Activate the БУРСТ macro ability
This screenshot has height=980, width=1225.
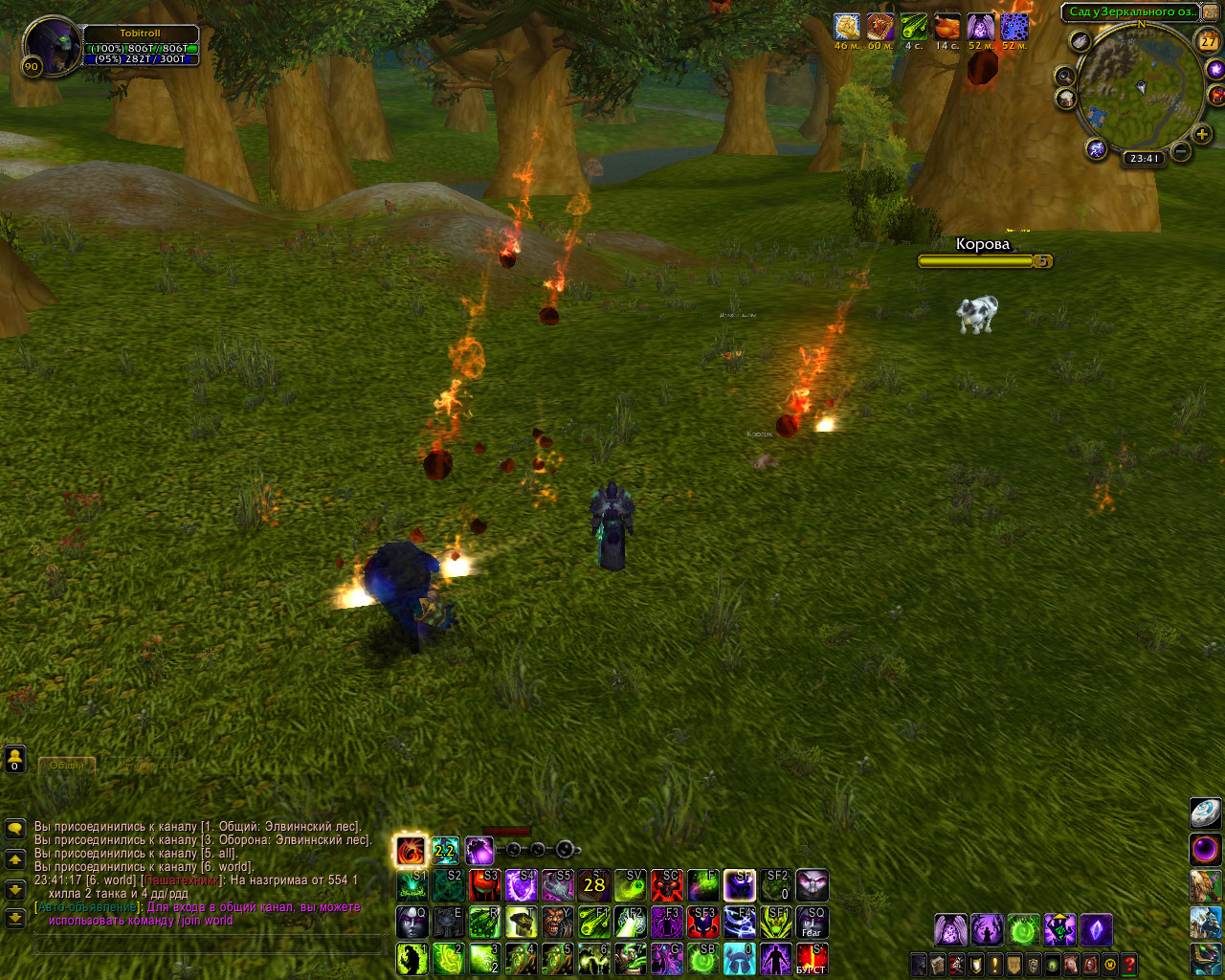coord(812,959)
